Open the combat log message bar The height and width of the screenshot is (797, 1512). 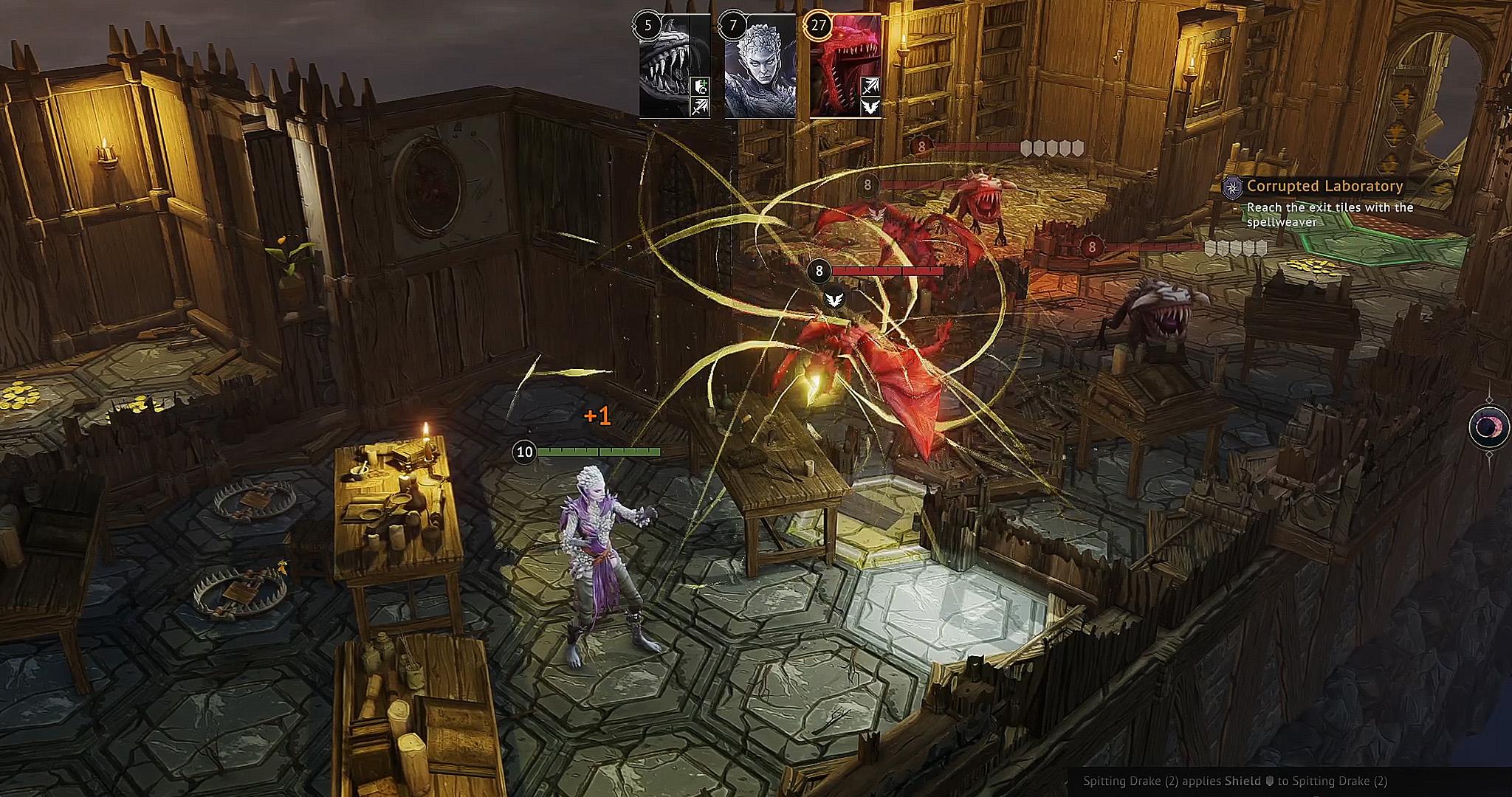pos(1234,782)
